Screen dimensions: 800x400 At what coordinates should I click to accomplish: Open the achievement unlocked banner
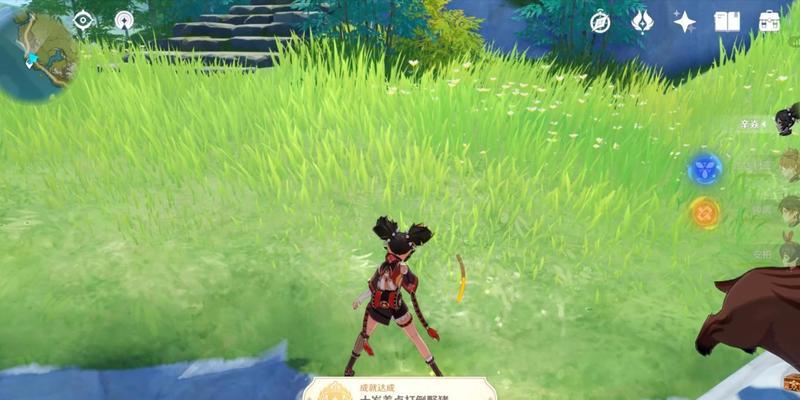[x=400, y=390]
